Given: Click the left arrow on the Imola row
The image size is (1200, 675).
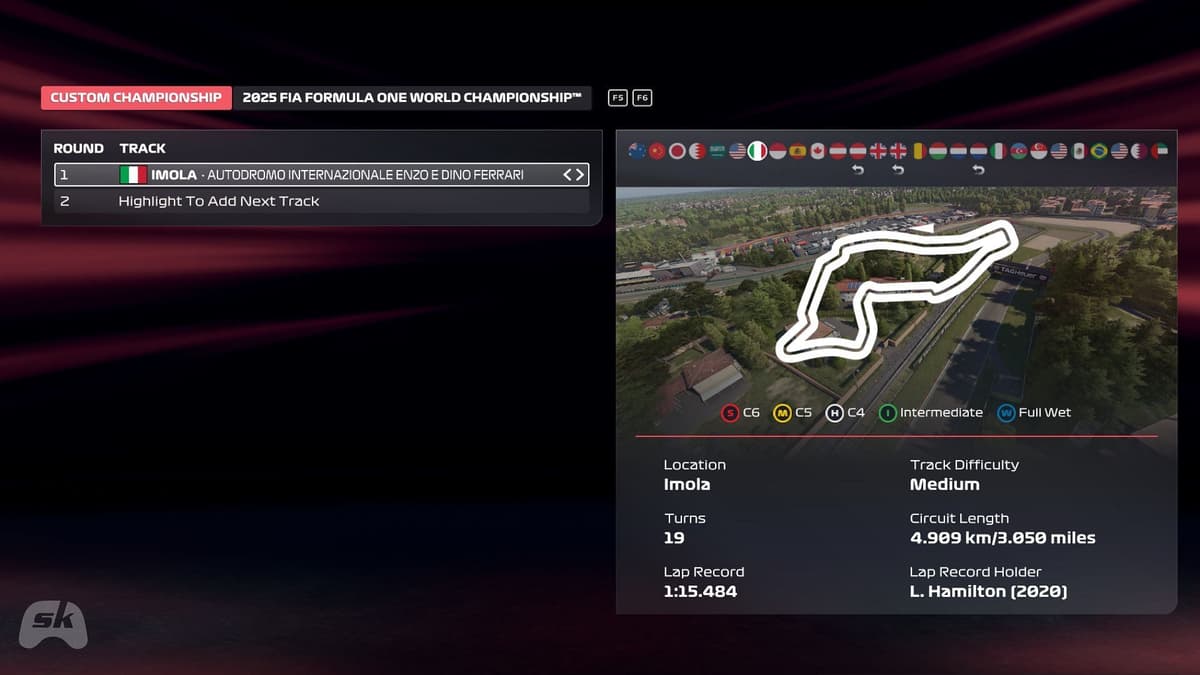Looking at the screenshot, I should point(567,175).
